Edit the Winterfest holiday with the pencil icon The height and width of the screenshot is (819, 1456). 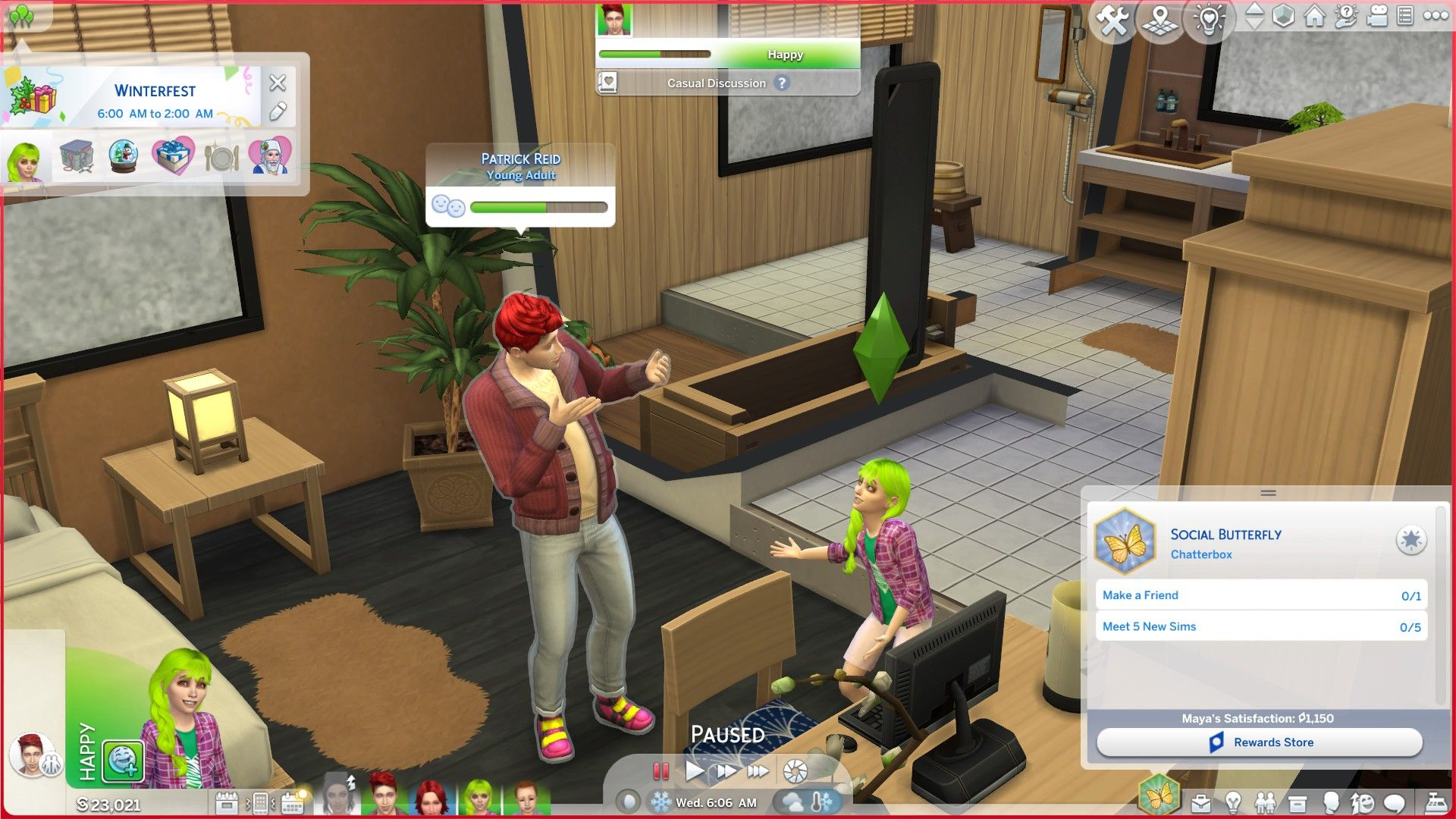278,112
